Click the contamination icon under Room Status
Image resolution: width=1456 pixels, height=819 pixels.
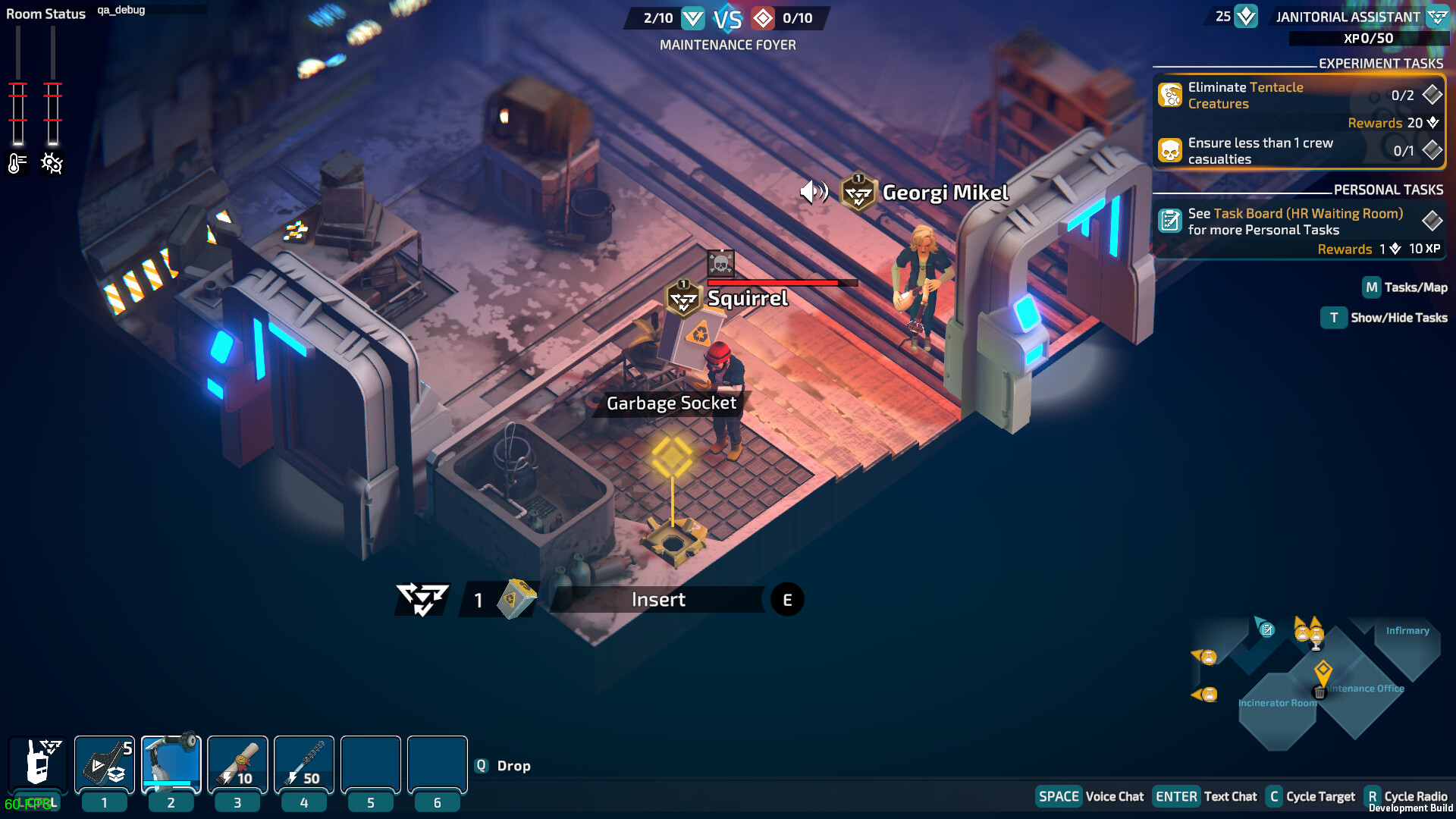pyautogui.click(x=51, y=162)
